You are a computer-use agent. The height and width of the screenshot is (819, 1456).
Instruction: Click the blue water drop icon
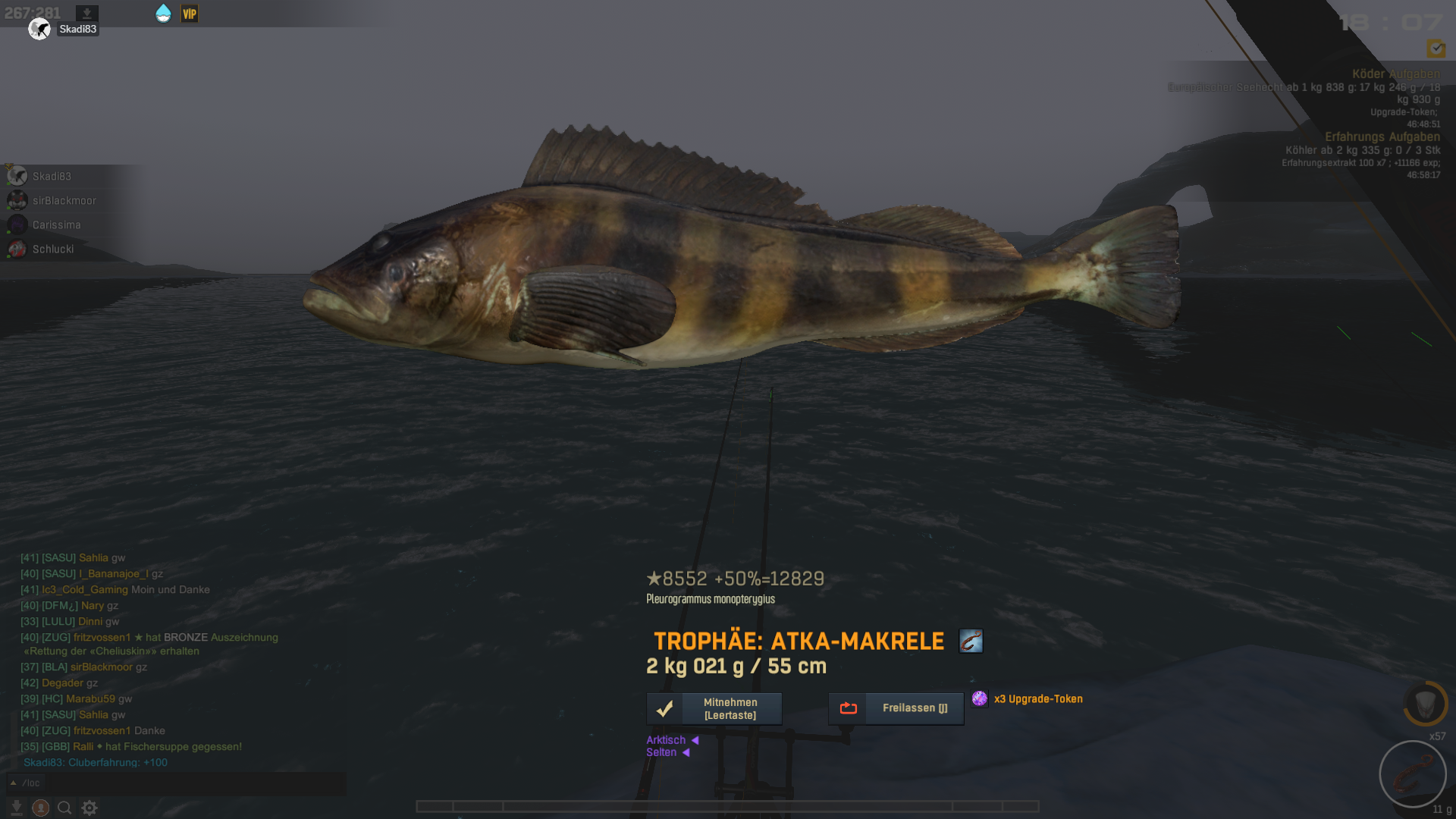[163, 14]
